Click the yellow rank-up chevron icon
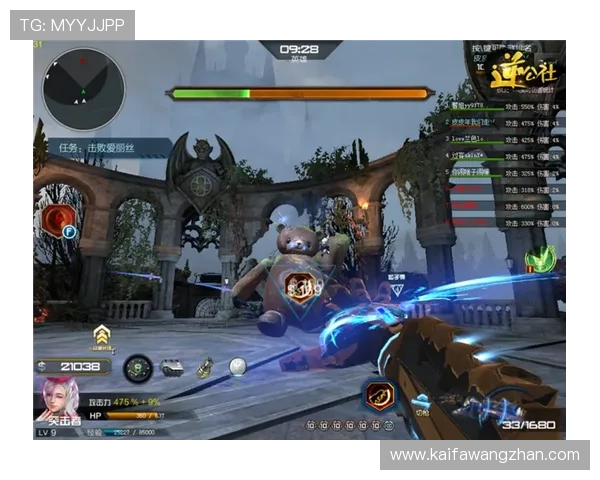This screenshot has height=480, width=600. (101, 335)
